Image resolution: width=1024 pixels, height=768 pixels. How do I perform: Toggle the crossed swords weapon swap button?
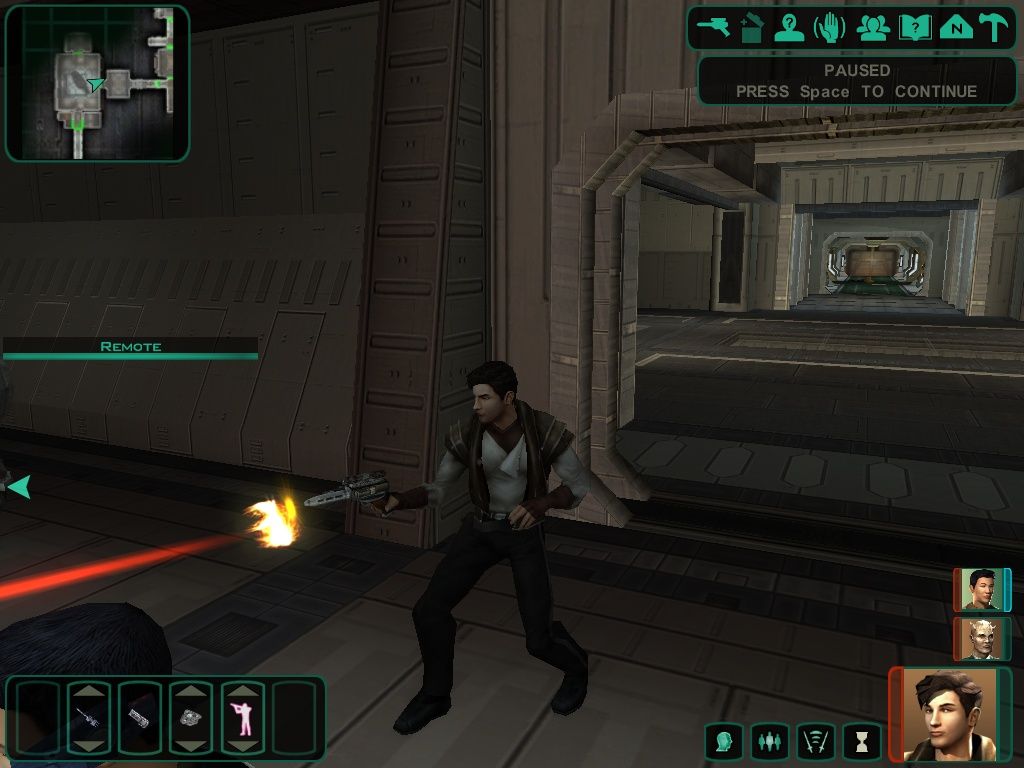click(815, 741)
